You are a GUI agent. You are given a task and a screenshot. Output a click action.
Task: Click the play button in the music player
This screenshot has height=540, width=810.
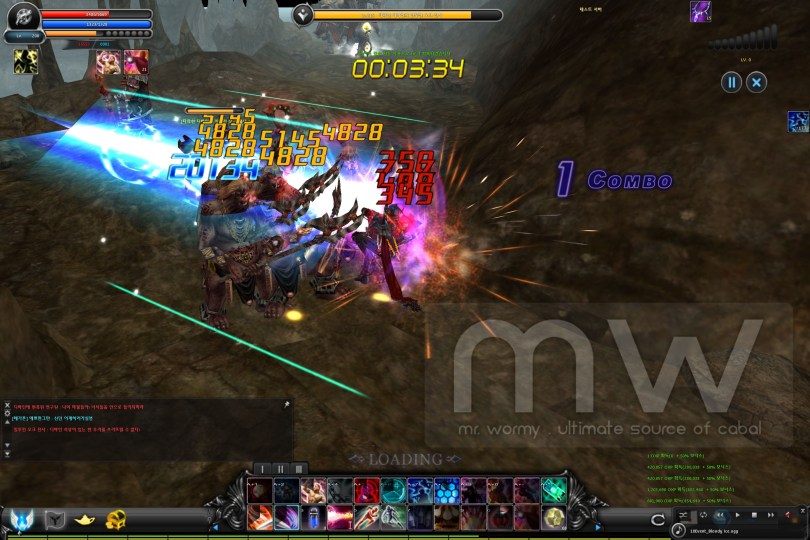pyautogui.click(x=737, y=515)
